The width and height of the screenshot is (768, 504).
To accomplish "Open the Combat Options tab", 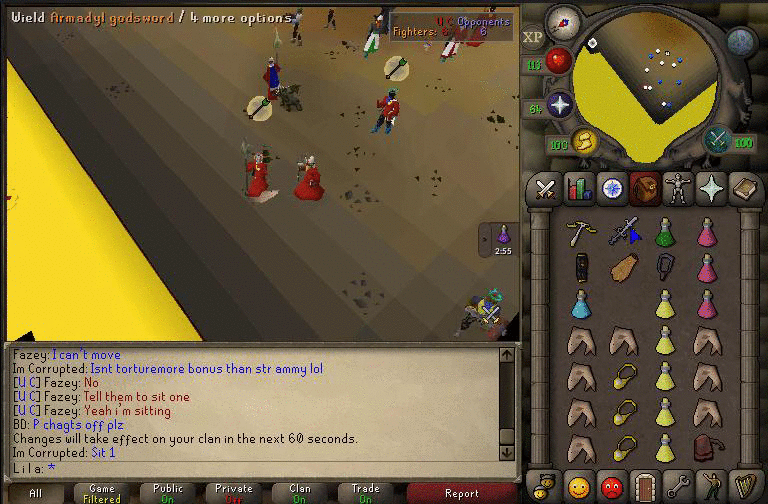I will point(546,188).
